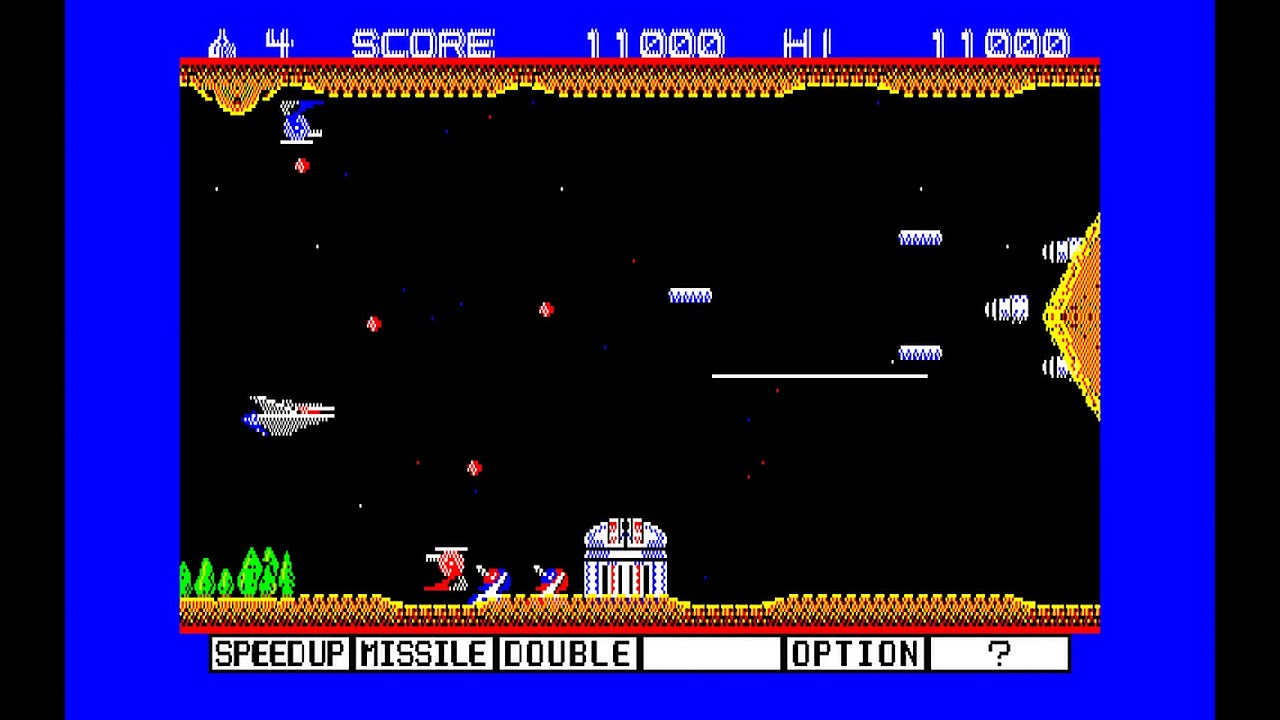Select a white segmented enemy pod on the right

point(919,238)
